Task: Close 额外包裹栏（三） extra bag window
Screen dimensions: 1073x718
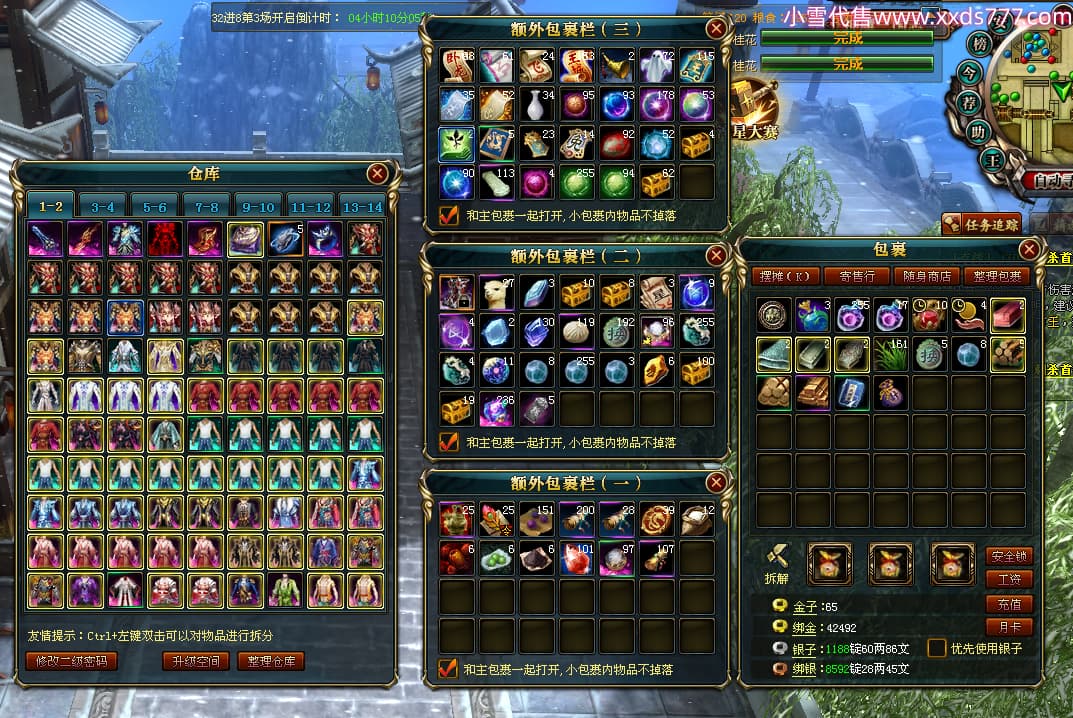Action: [716, 29]
